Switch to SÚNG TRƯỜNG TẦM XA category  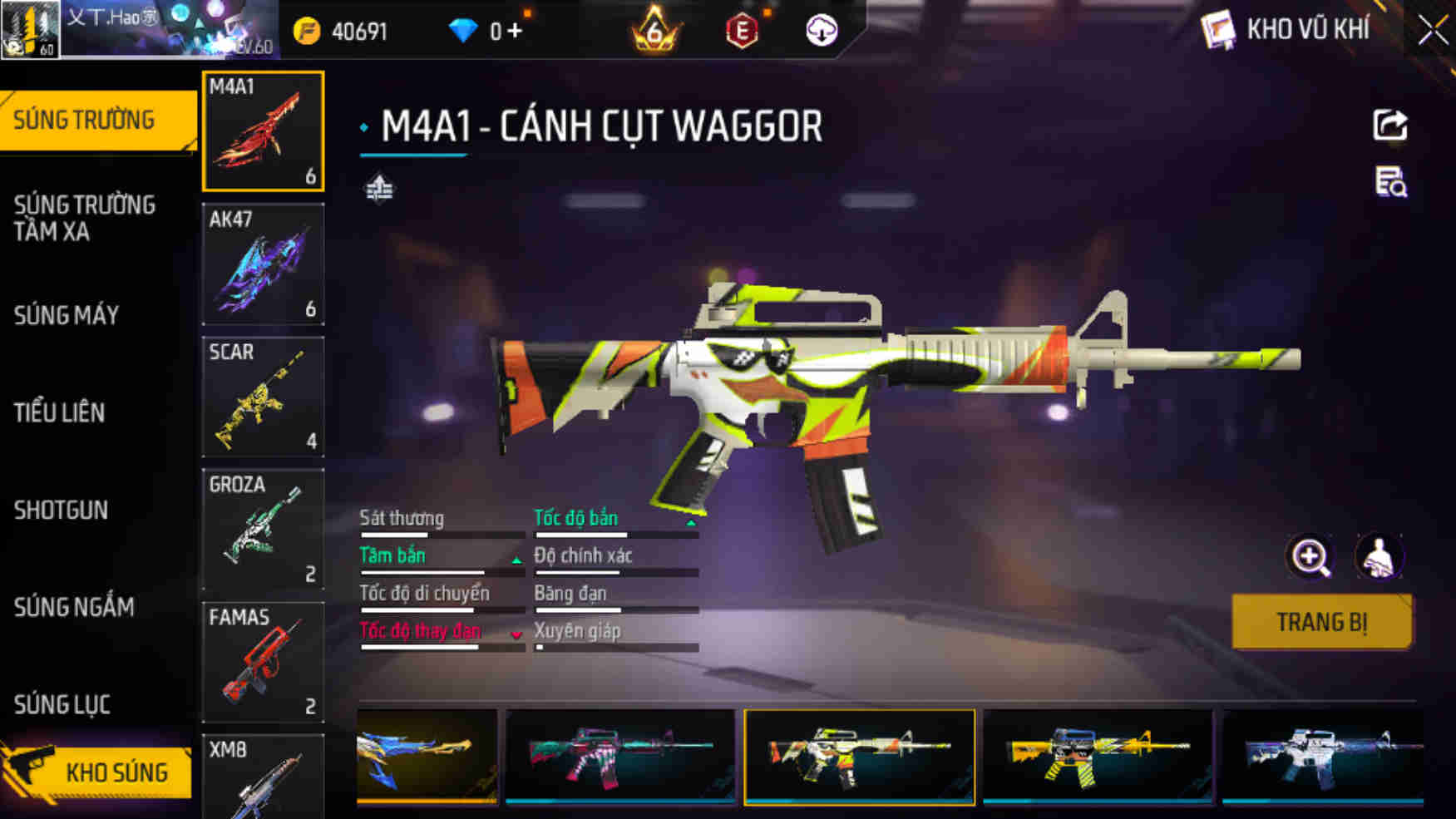(85, 218)
